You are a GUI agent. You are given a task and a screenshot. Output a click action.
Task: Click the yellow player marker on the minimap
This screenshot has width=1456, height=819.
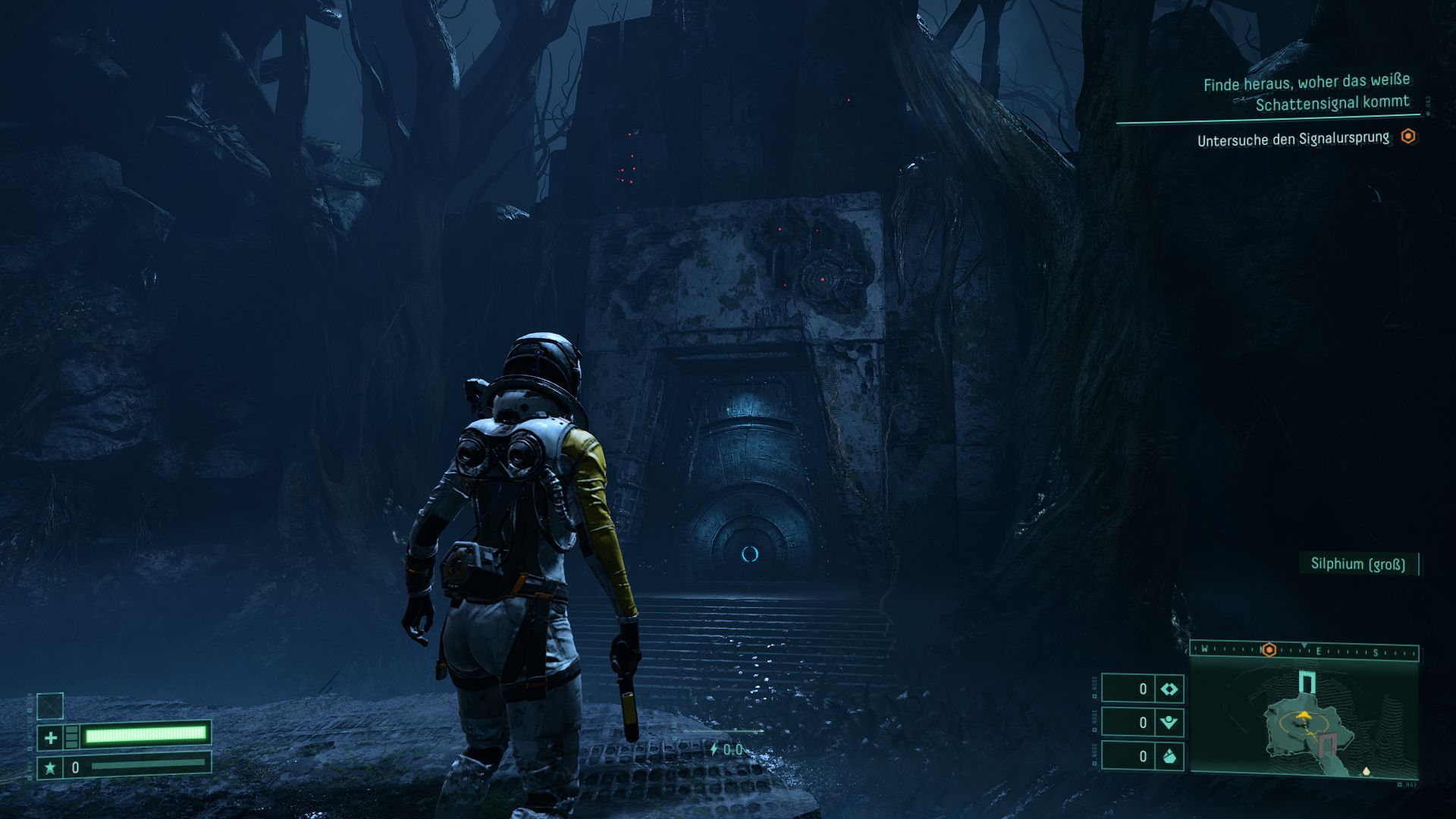(1304, 715)
